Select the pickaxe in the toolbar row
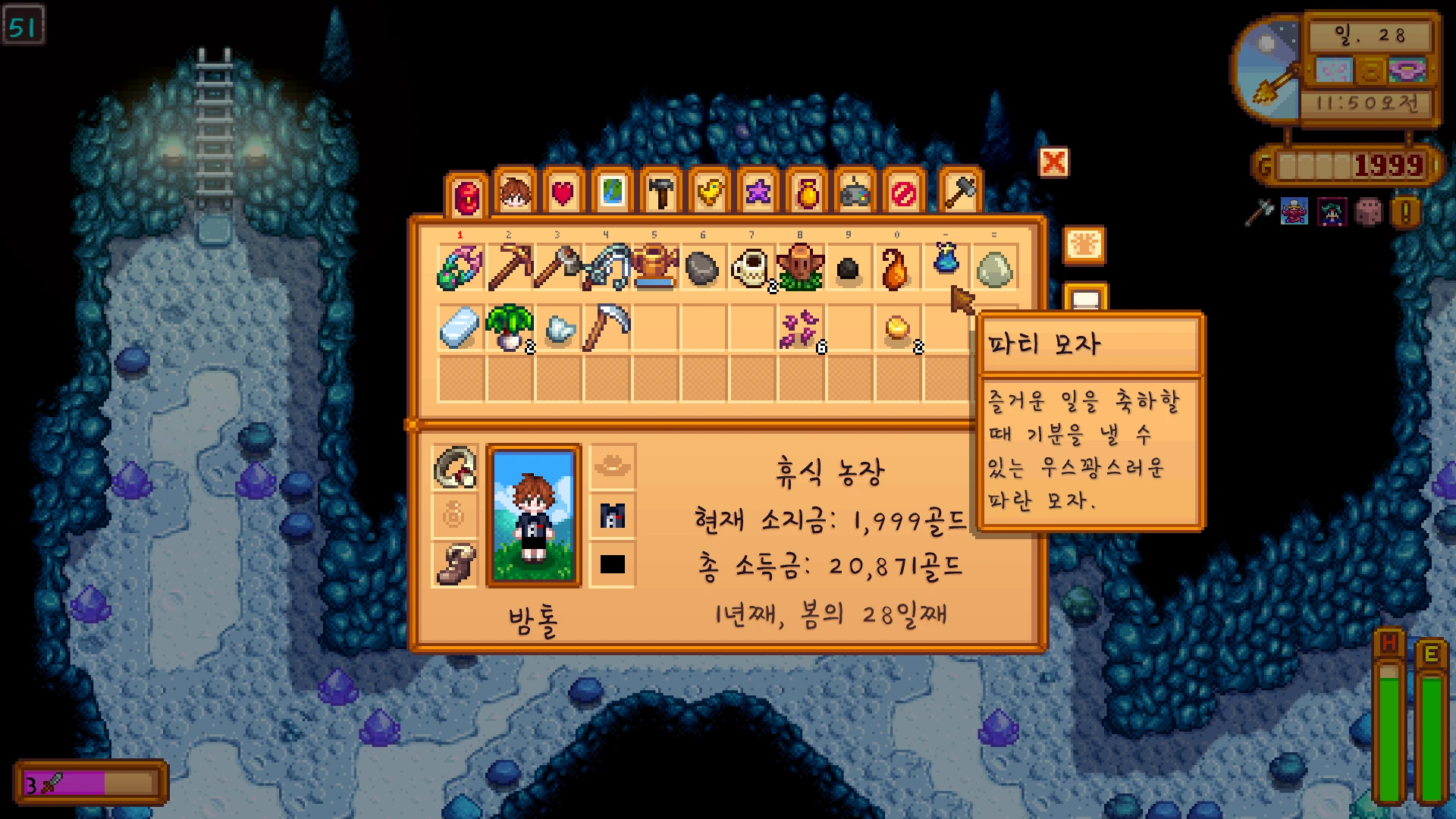 tap(510, 268)
